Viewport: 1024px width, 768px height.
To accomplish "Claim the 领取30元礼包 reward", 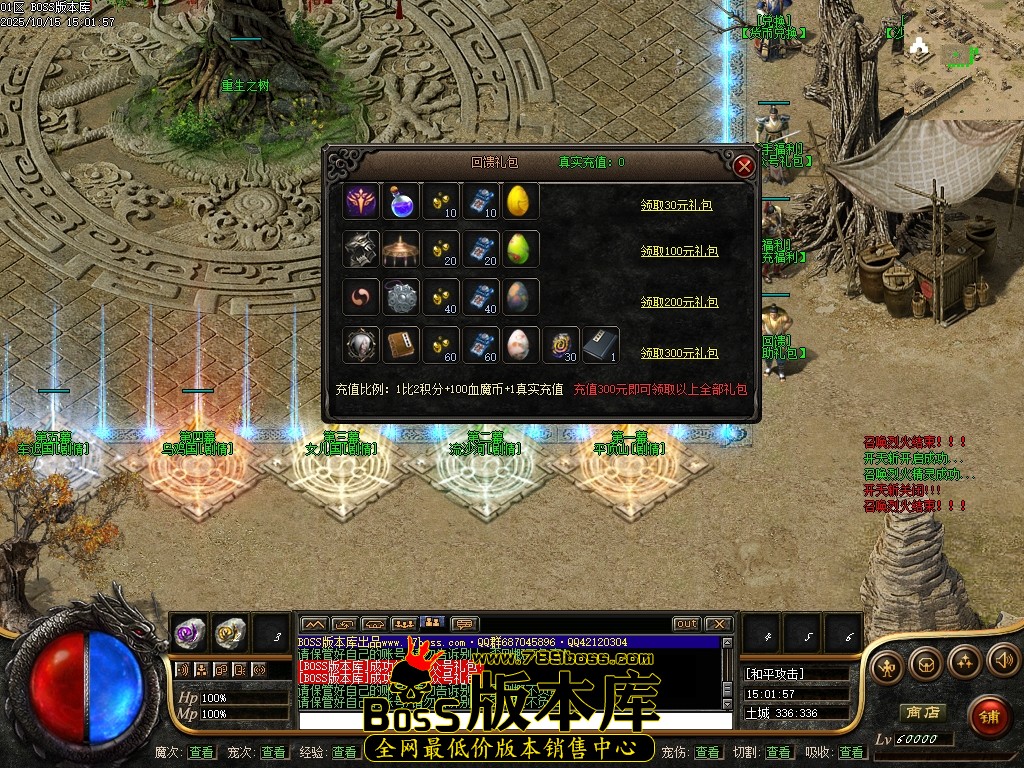I will (x=679, y=204).
